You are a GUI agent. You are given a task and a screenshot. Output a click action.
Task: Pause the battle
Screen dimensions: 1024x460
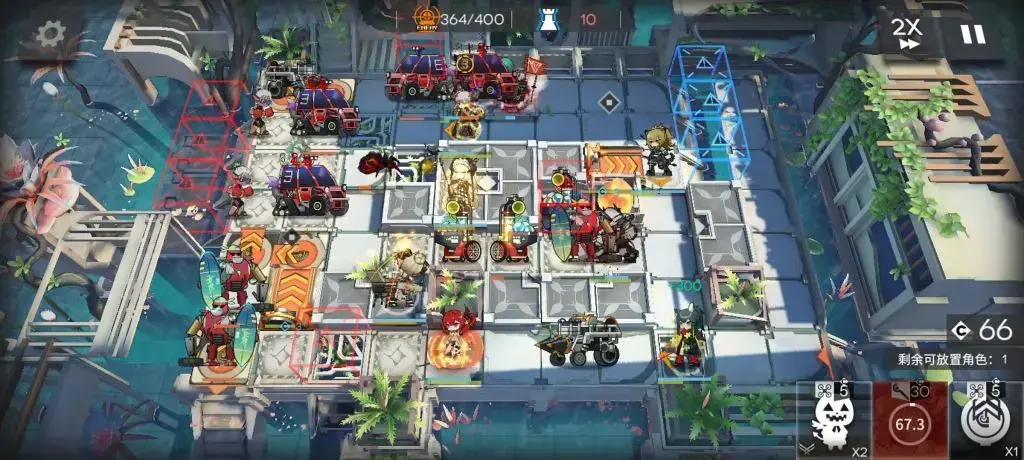pos(972,34)
